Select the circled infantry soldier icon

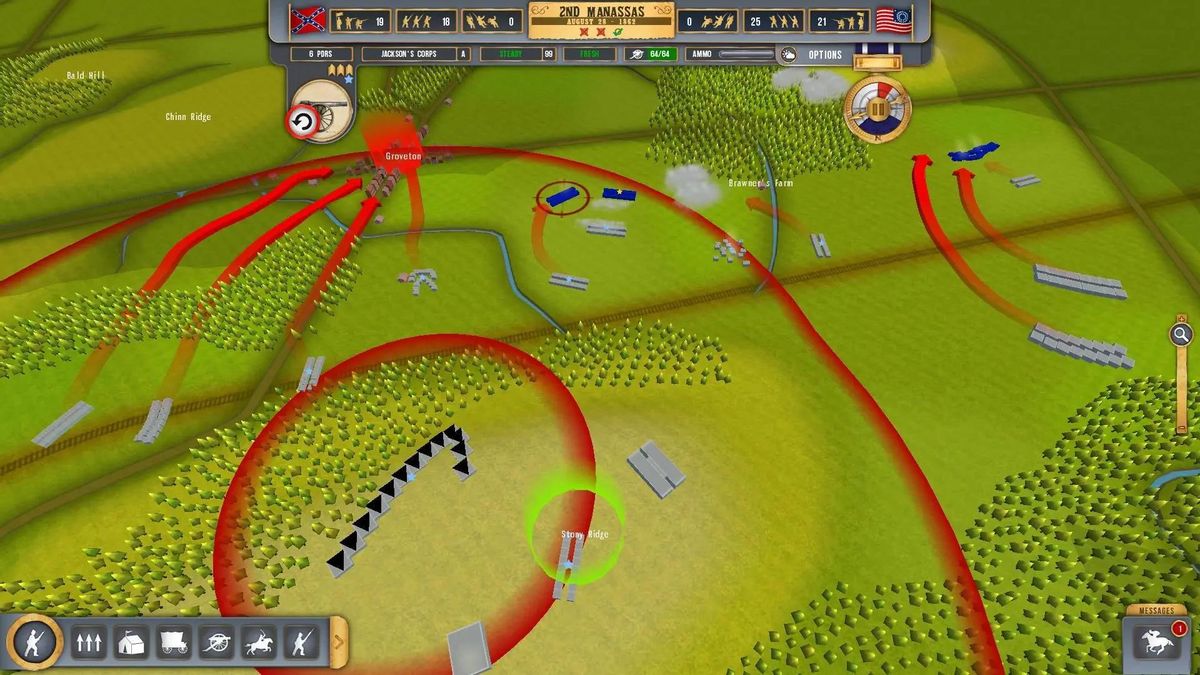pos(33,641)
